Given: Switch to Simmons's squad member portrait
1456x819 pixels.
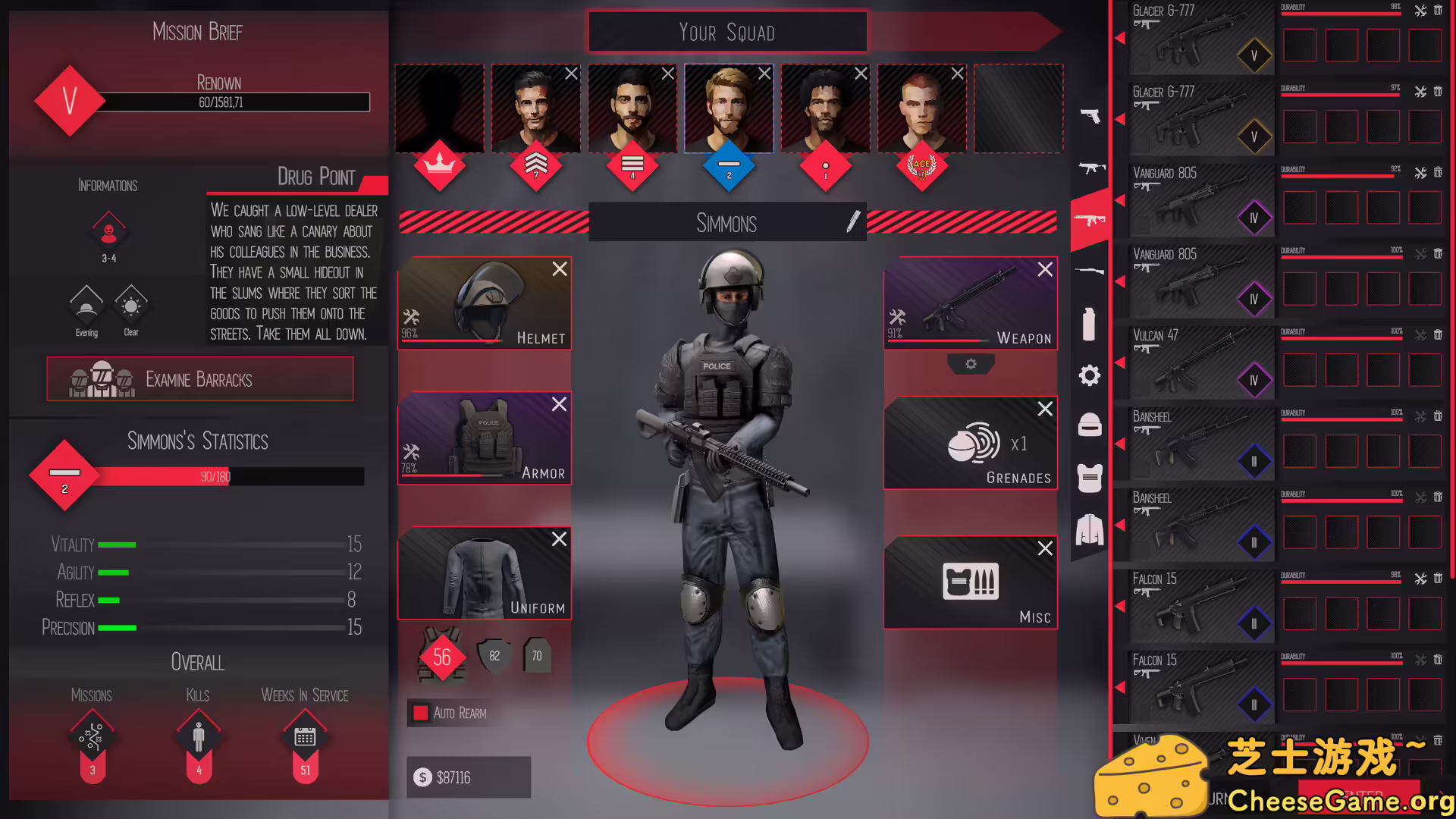Looking at the screenshot, I should pos(728,108).
